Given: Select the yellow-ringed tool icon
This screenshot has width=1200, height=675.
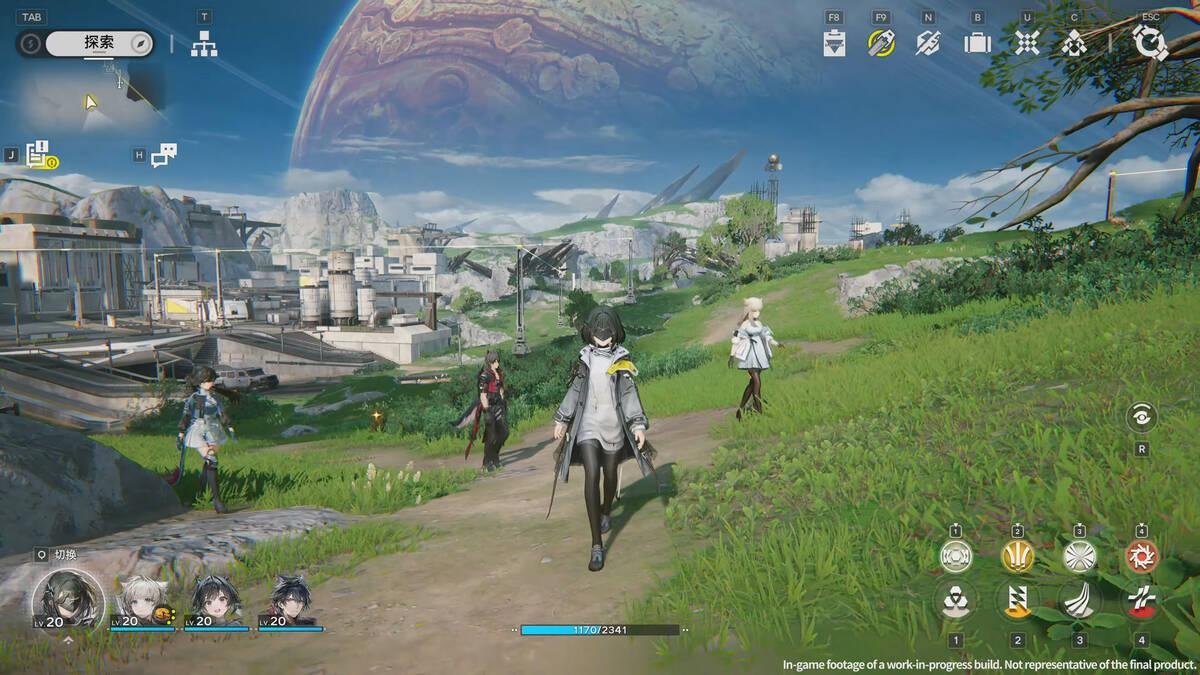Looking at the screenshot, I should pyautogui.click(x=881, y=43).
